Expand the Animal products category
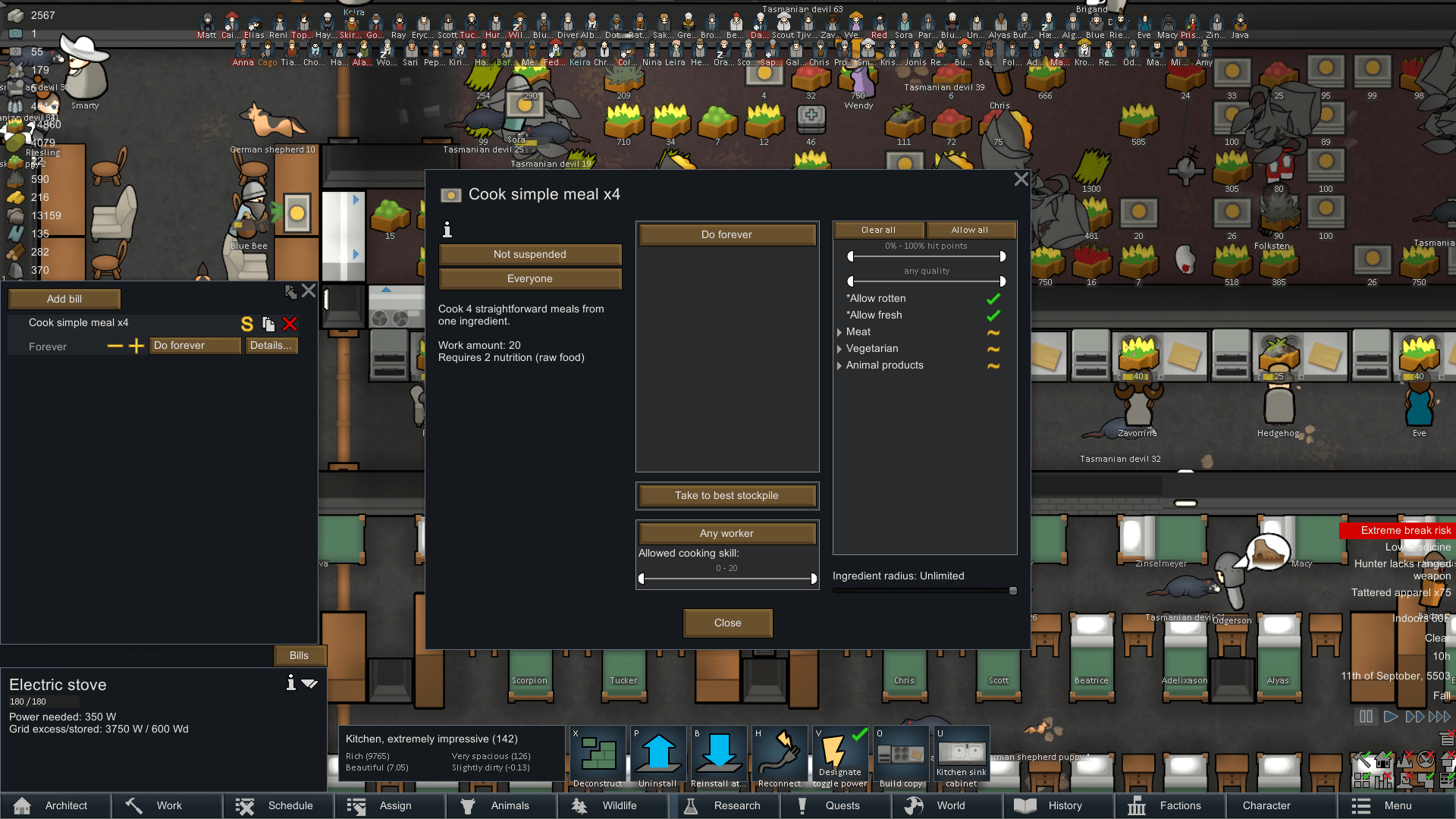The width and height of the screenshot is (1456, 819). (x=839, y=366)
